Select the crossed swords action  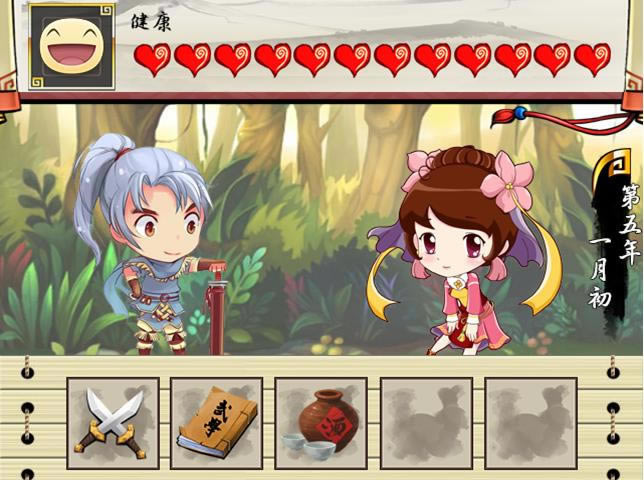click(113, 423)
